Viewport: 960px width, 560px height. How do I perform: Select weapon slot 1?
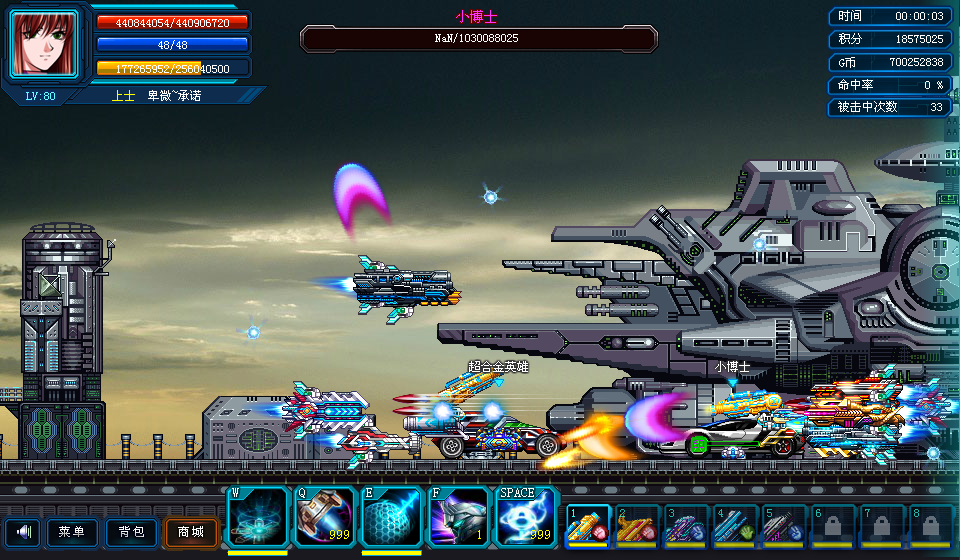[x=587, y=524]
